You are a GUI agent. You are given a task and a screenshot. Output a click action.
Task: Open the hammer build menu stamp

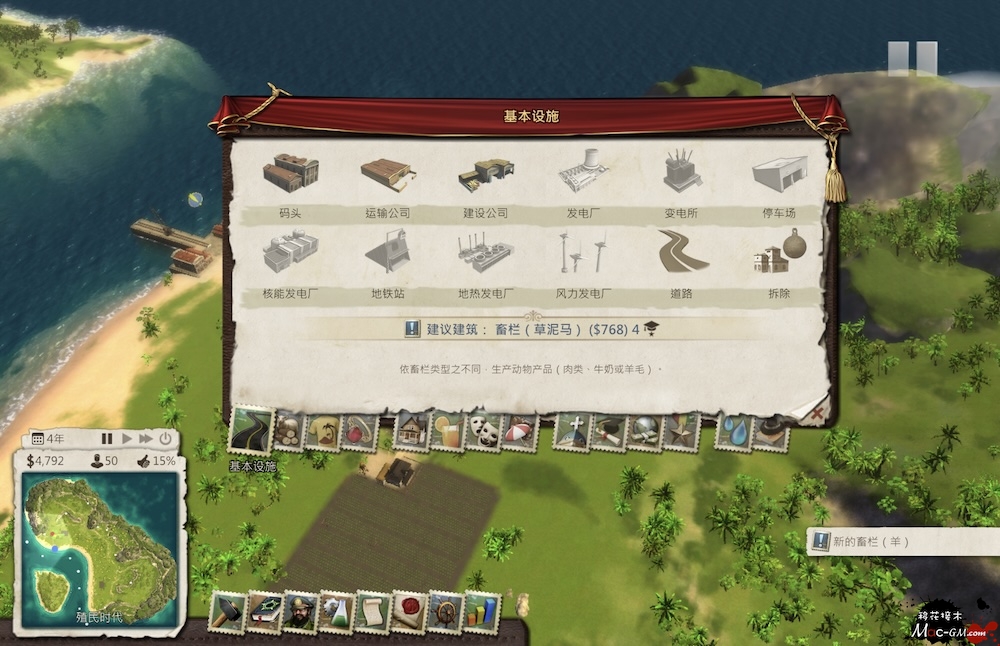[227, 611]
